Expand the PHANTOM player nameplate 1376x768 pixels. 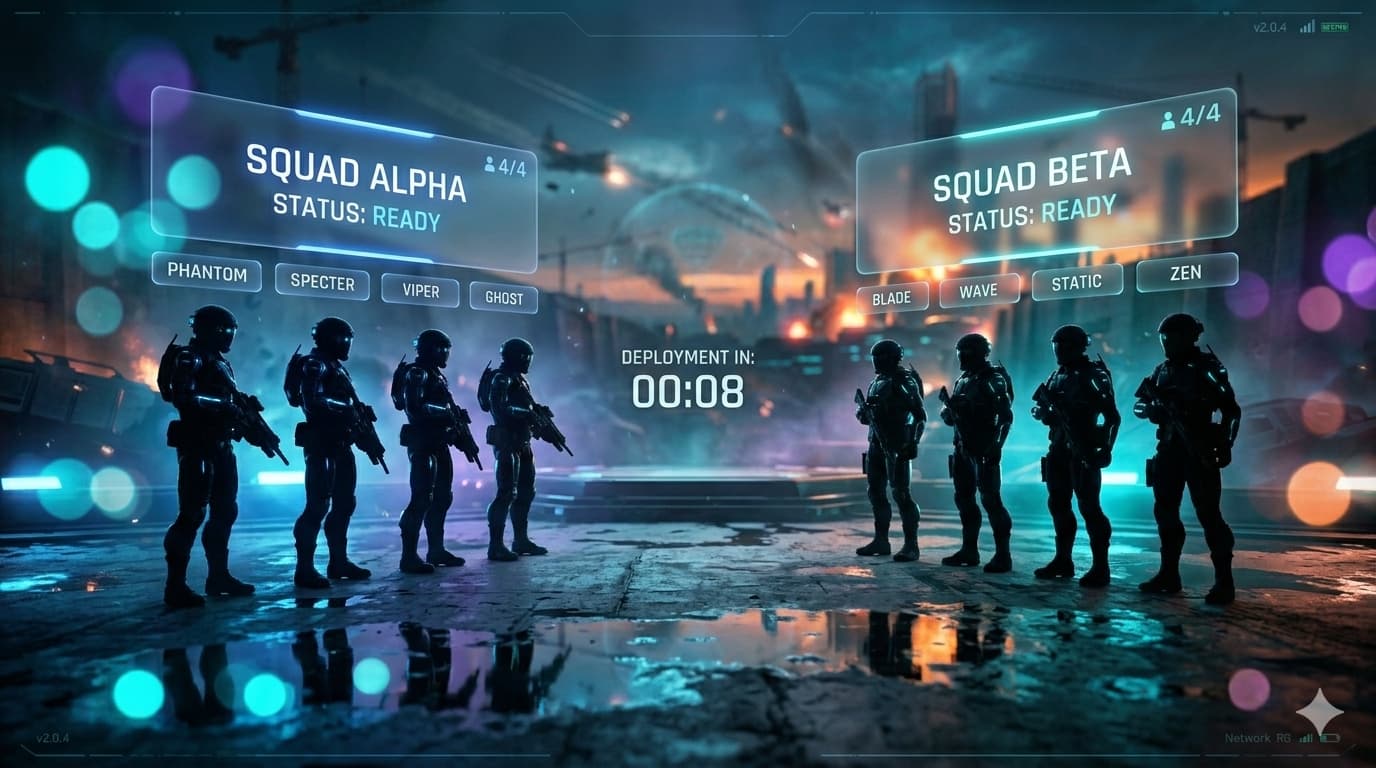(207, 274)
